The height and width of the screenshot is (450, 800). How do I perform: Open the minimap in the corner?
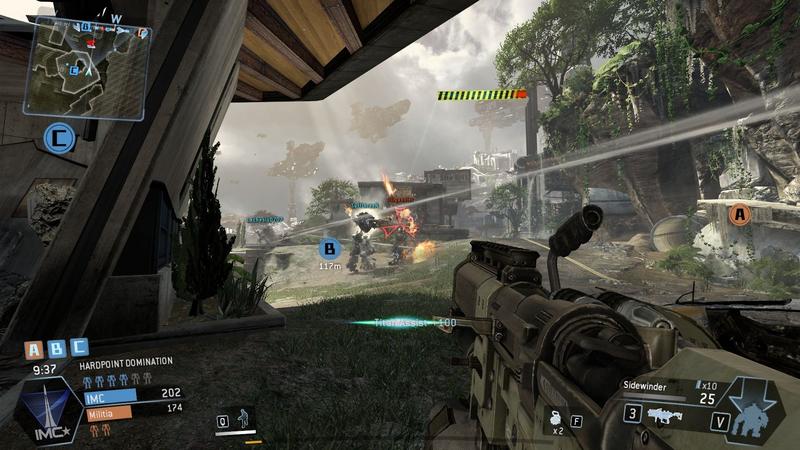click(89, 53)
